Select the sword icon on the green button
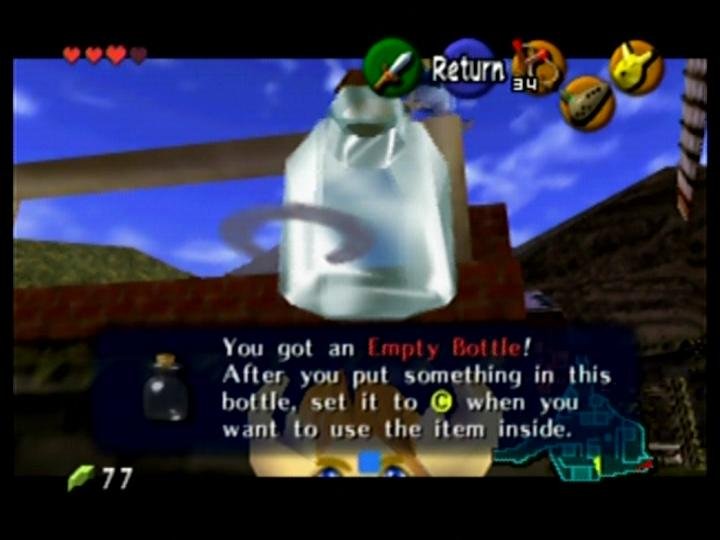This screenshot has height=540, width=720. click(393, 67)
